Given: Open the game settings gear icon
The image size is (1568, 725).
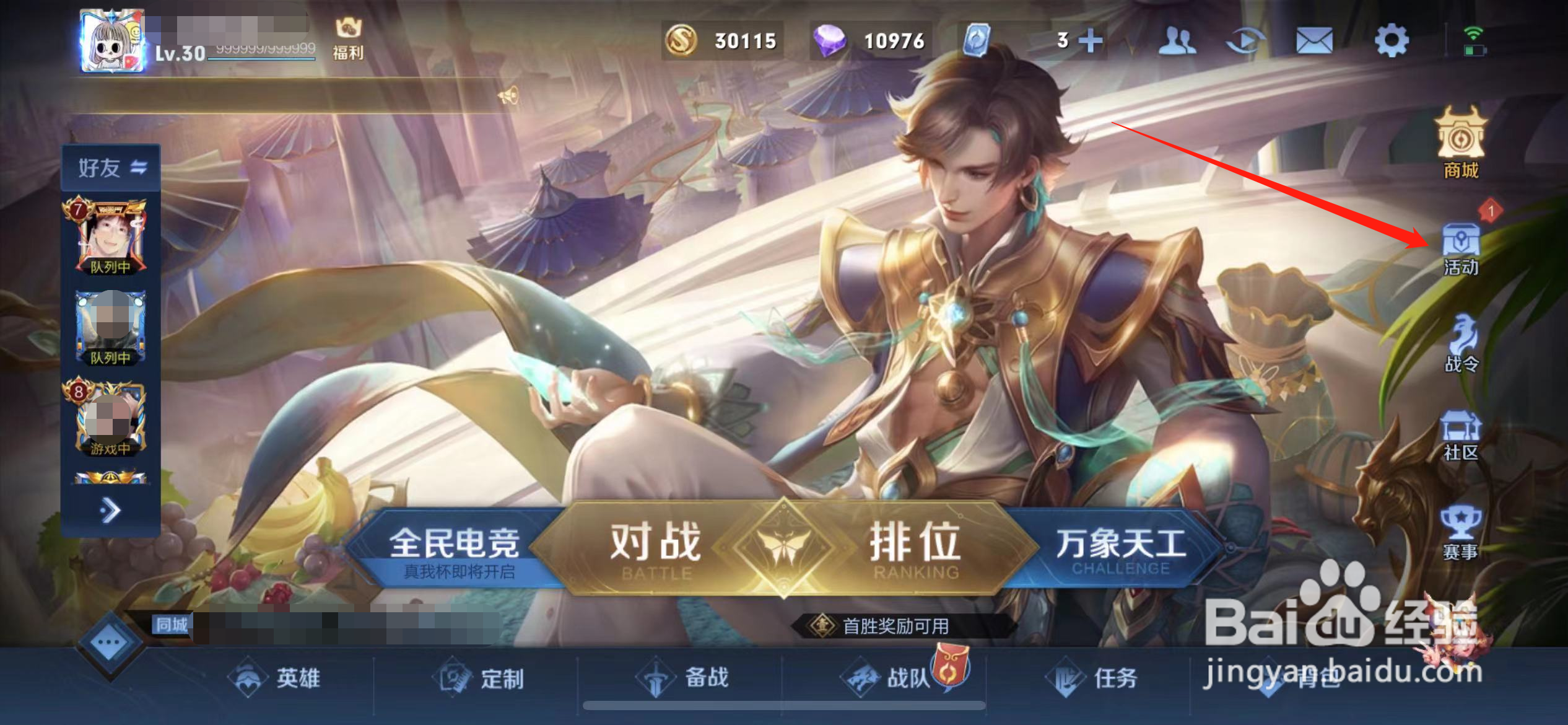Looking at the screenshot, I should click(x=1391, y=39).
